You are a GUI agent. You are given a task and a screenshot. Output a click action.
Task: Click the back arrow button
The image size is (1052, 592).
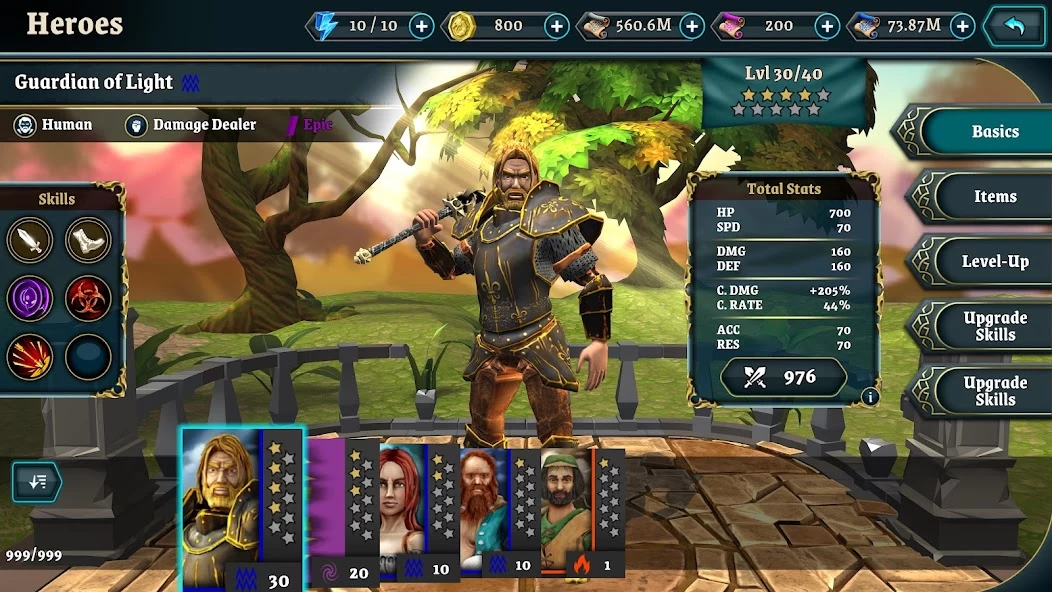coord(1015,26)
